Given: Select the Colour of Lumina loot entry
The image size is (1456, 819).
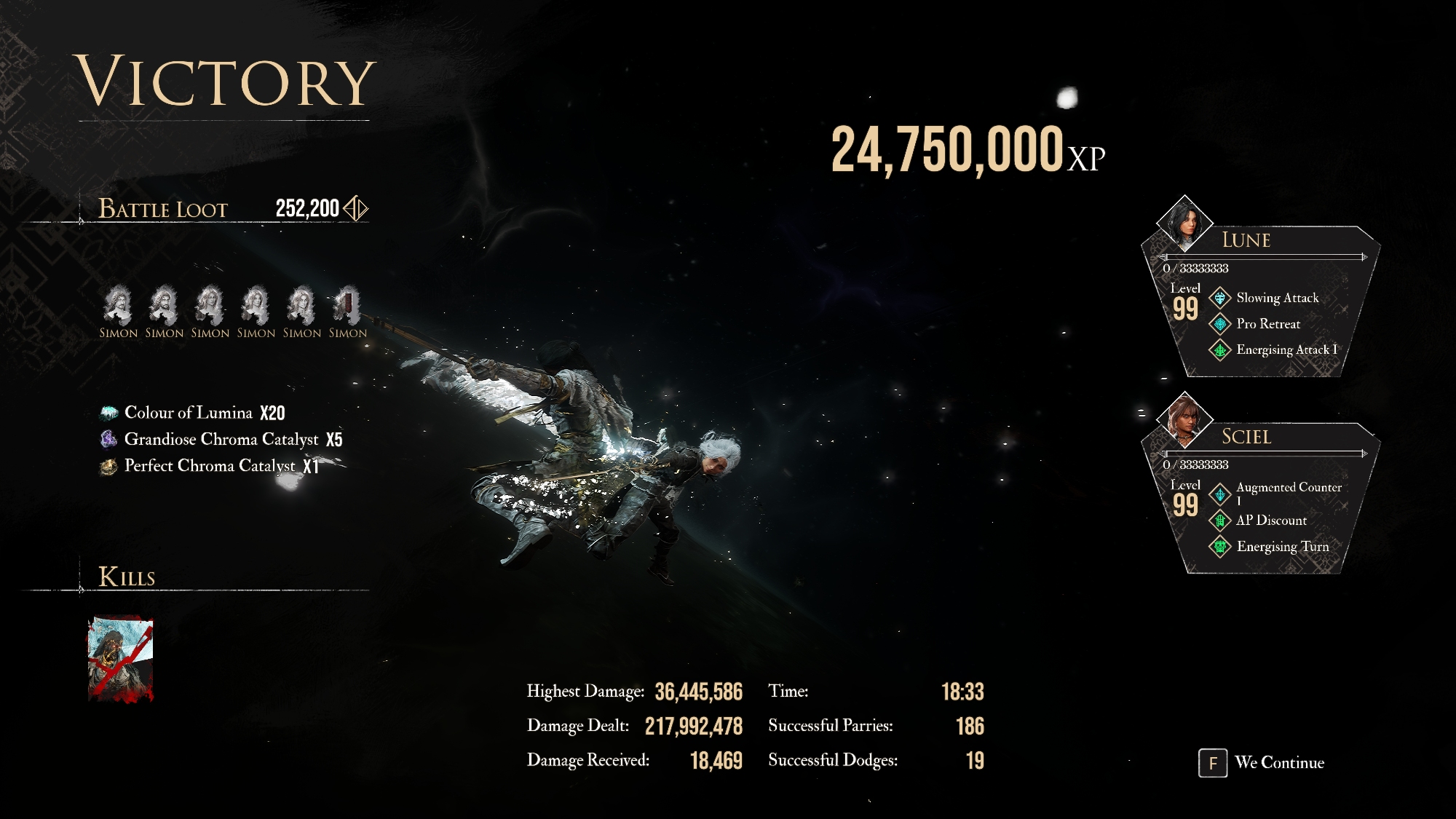Looking at the screenshot, I should coord(192,413).
